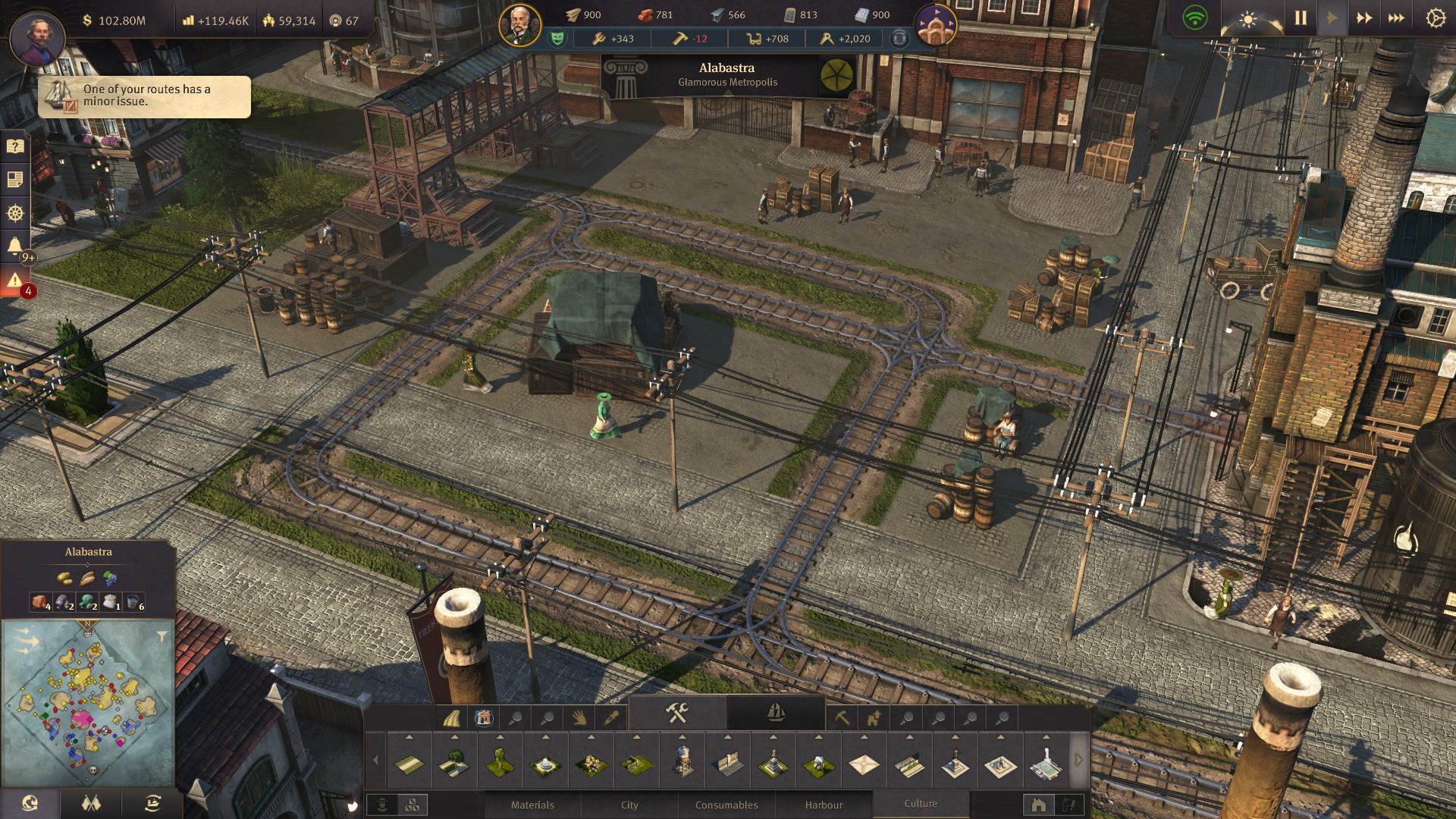1456x819 pixels.
Task: Switch to the Materials build tab
Action: [533, 805]
